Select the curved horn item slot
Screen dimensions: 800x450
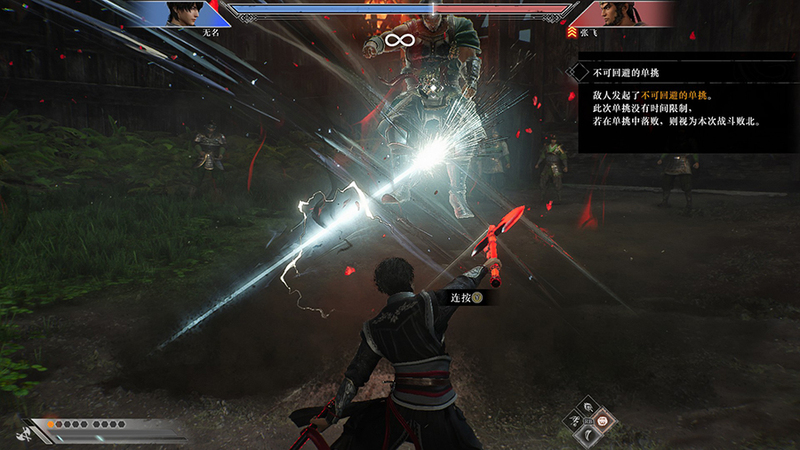(589, 436)
